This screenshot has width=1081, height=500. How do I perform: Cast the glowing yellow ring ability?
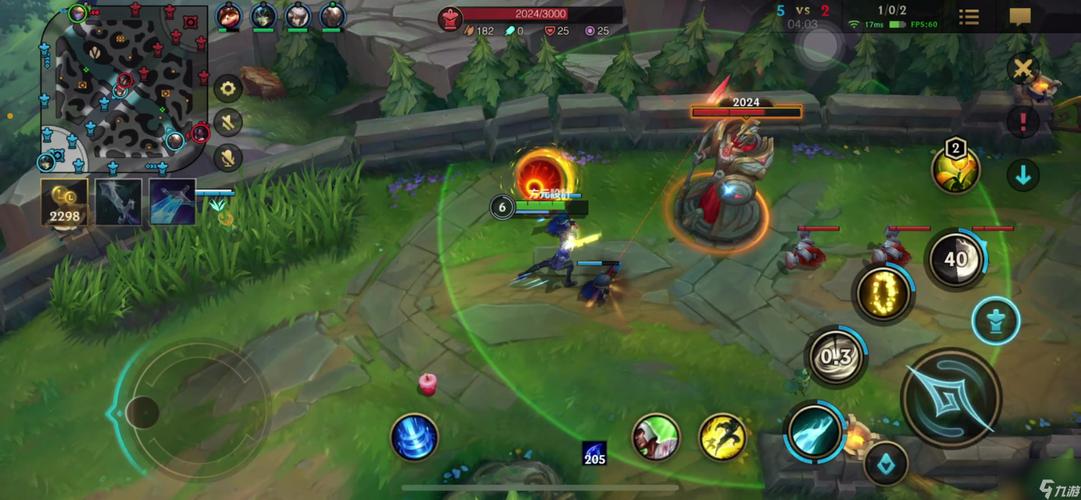coord(883,294)
